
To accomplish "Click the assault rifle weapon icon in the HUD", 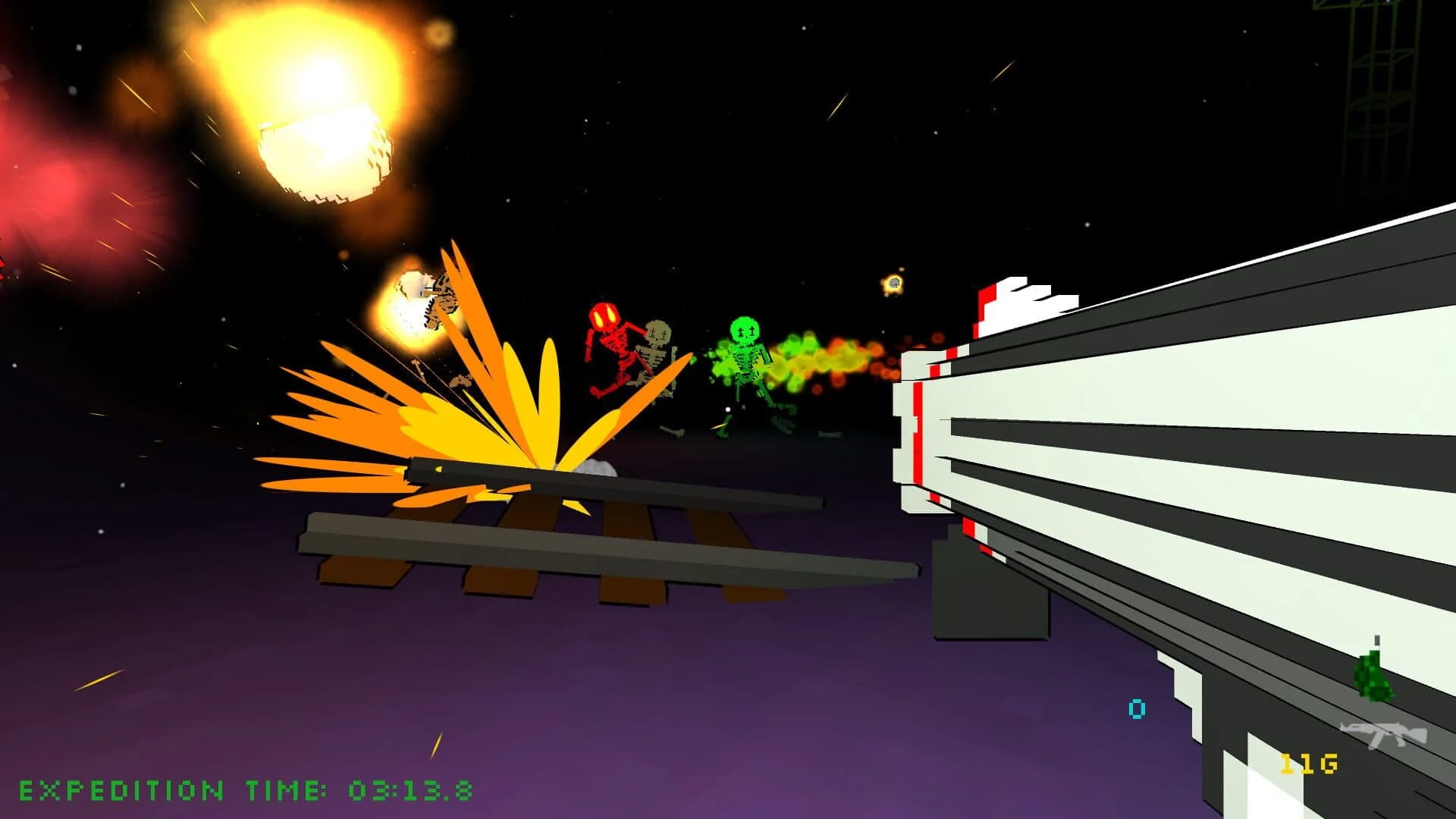I will (1382, 733).
